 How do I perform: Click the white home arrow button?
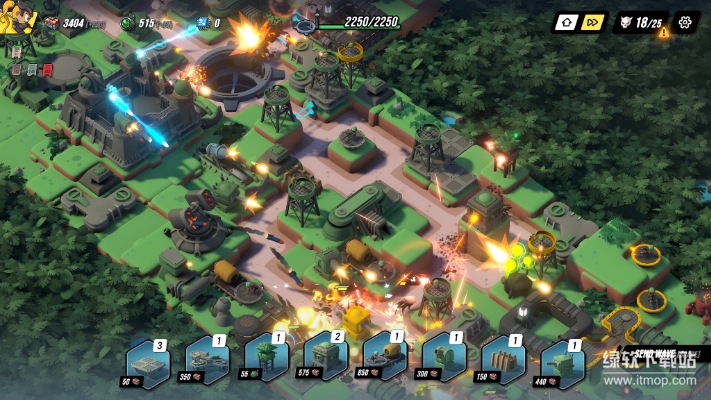pos(566,22)
